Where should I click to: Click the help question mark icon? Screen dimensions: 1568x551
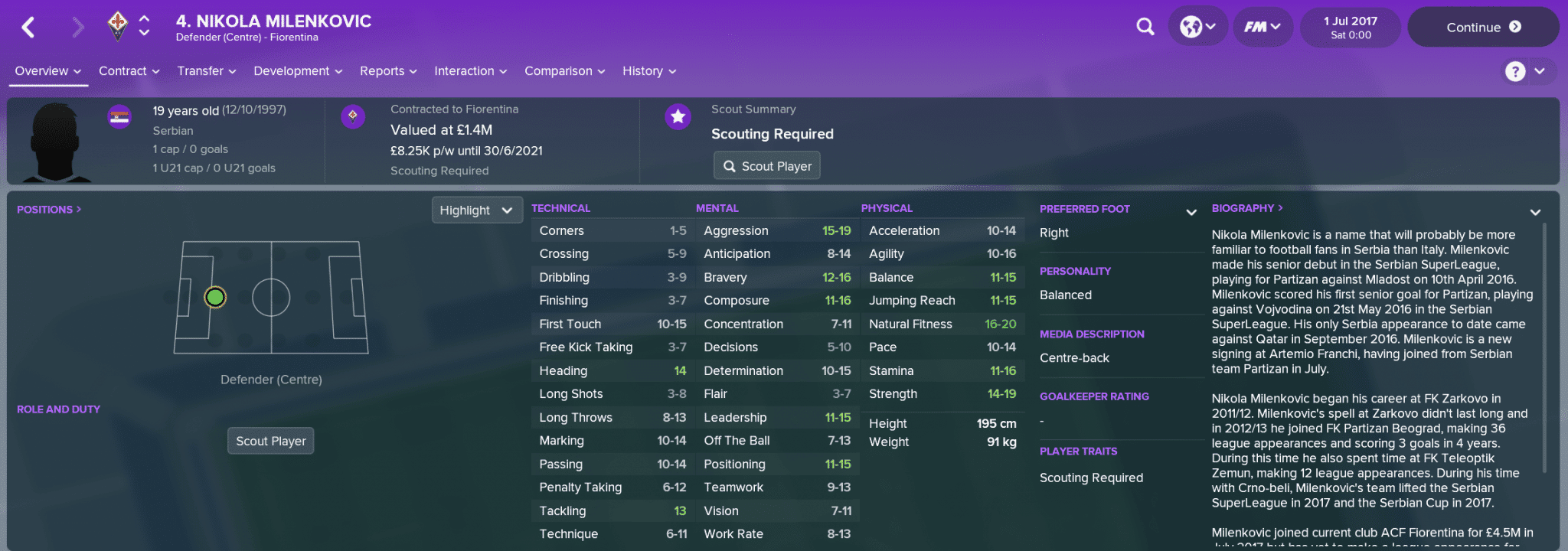click(1514, 71)
